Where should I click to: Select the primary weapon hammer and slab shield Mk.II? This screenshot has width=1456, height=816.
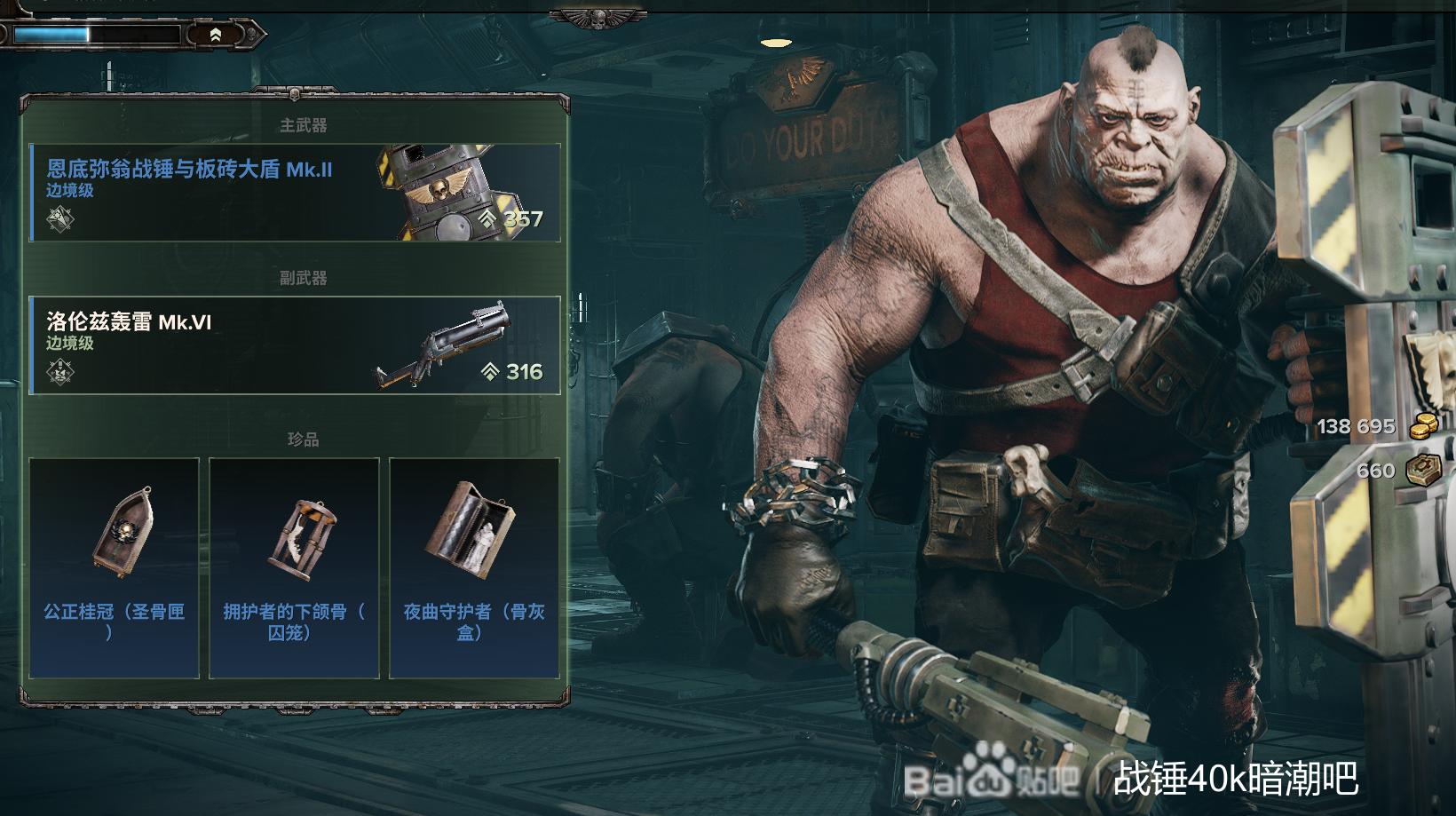pyautogui.click(x=295, y=193)
